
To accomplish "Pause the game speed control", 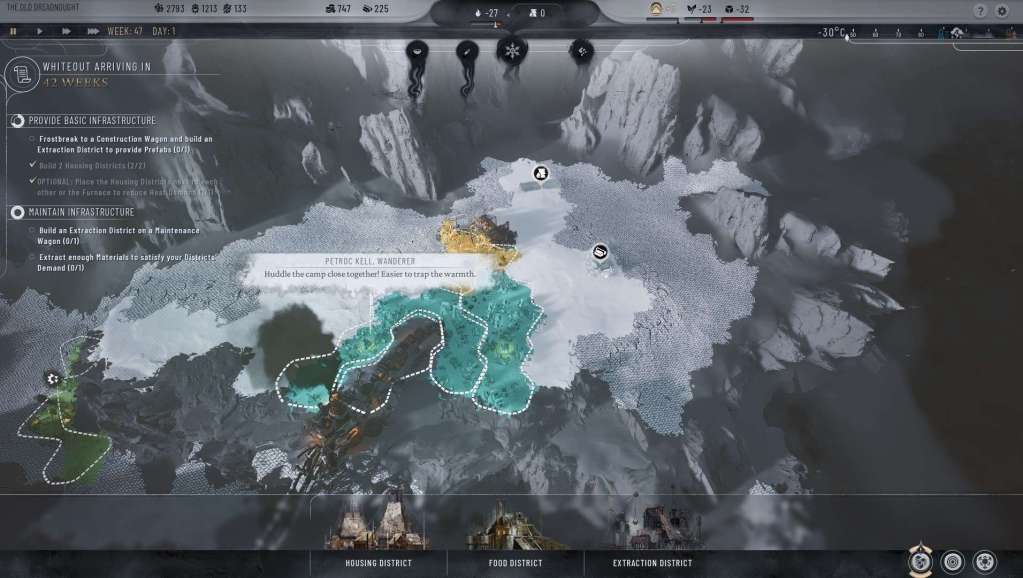I will coord(13,31).
